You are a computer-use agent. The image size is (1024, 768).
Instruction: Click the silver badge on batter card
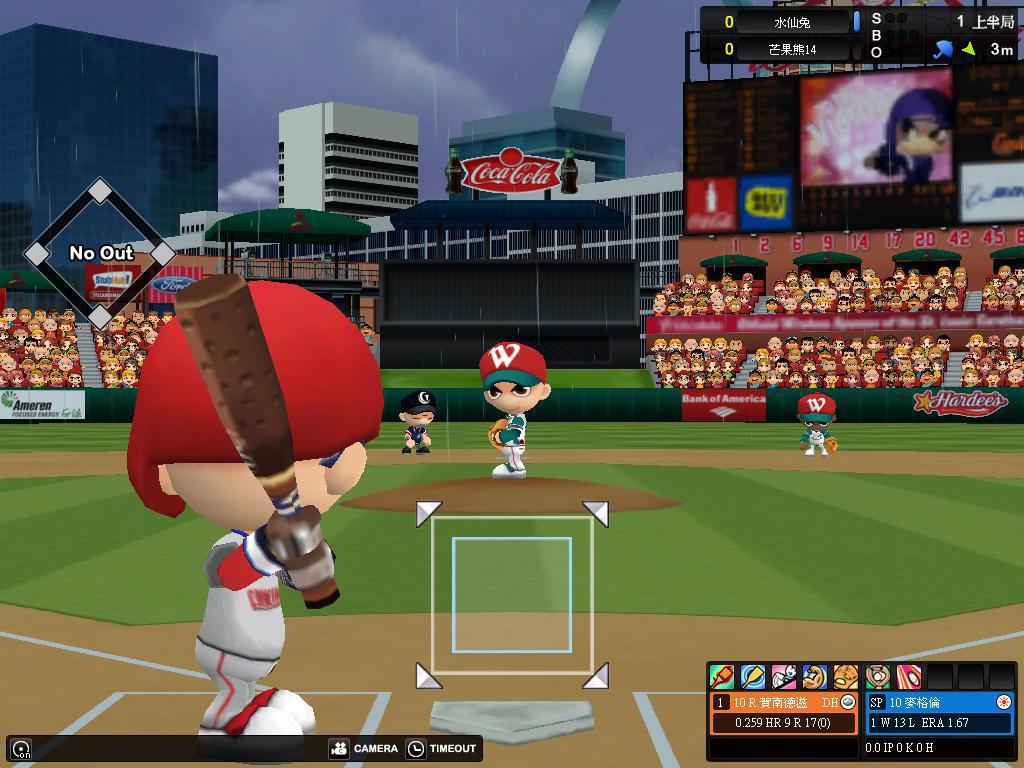point(848,702)
